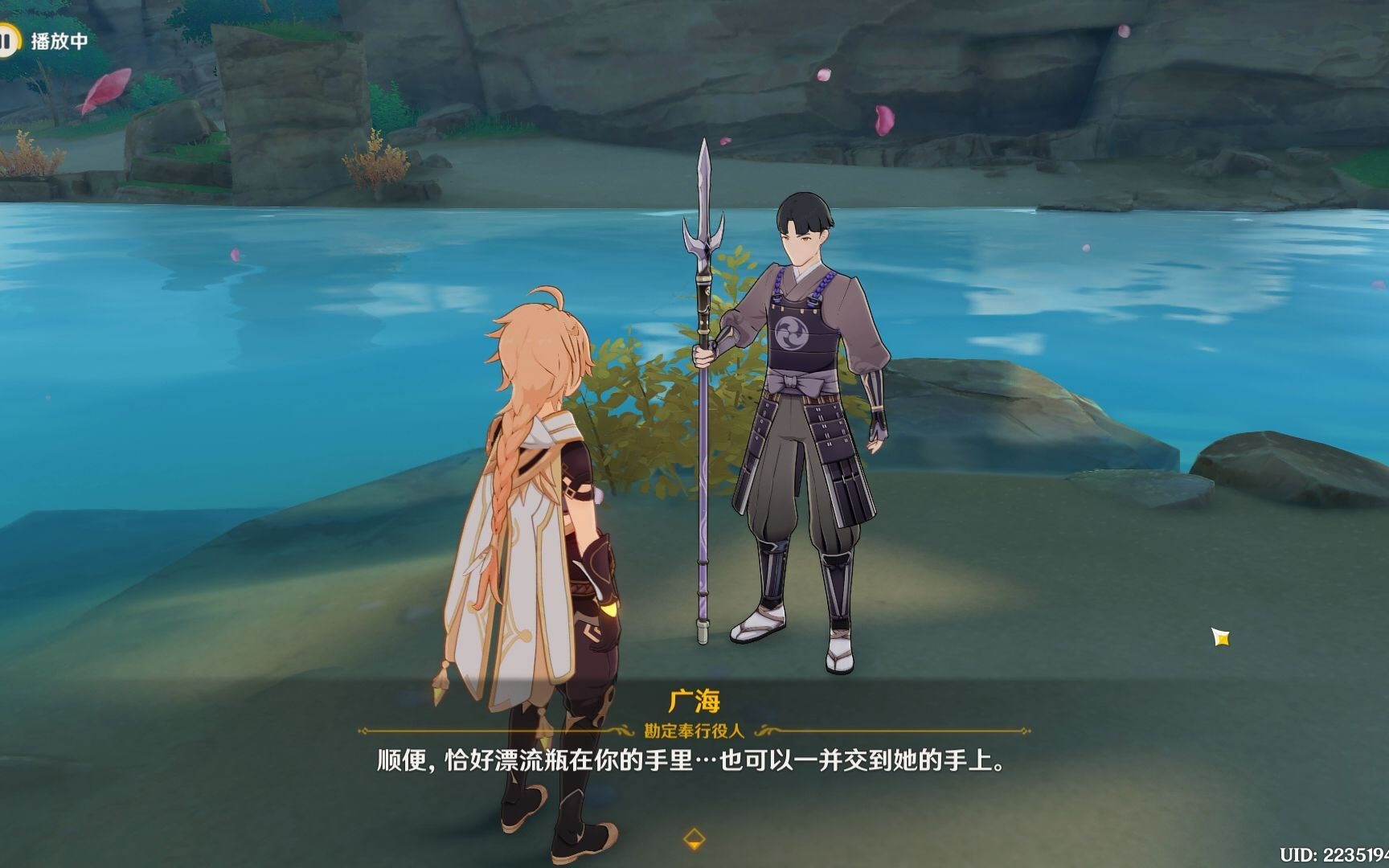The image size is (1389, 868).
Task: Select the right decorative line beside 勘定奉行役人
Action: coord(896,731)
